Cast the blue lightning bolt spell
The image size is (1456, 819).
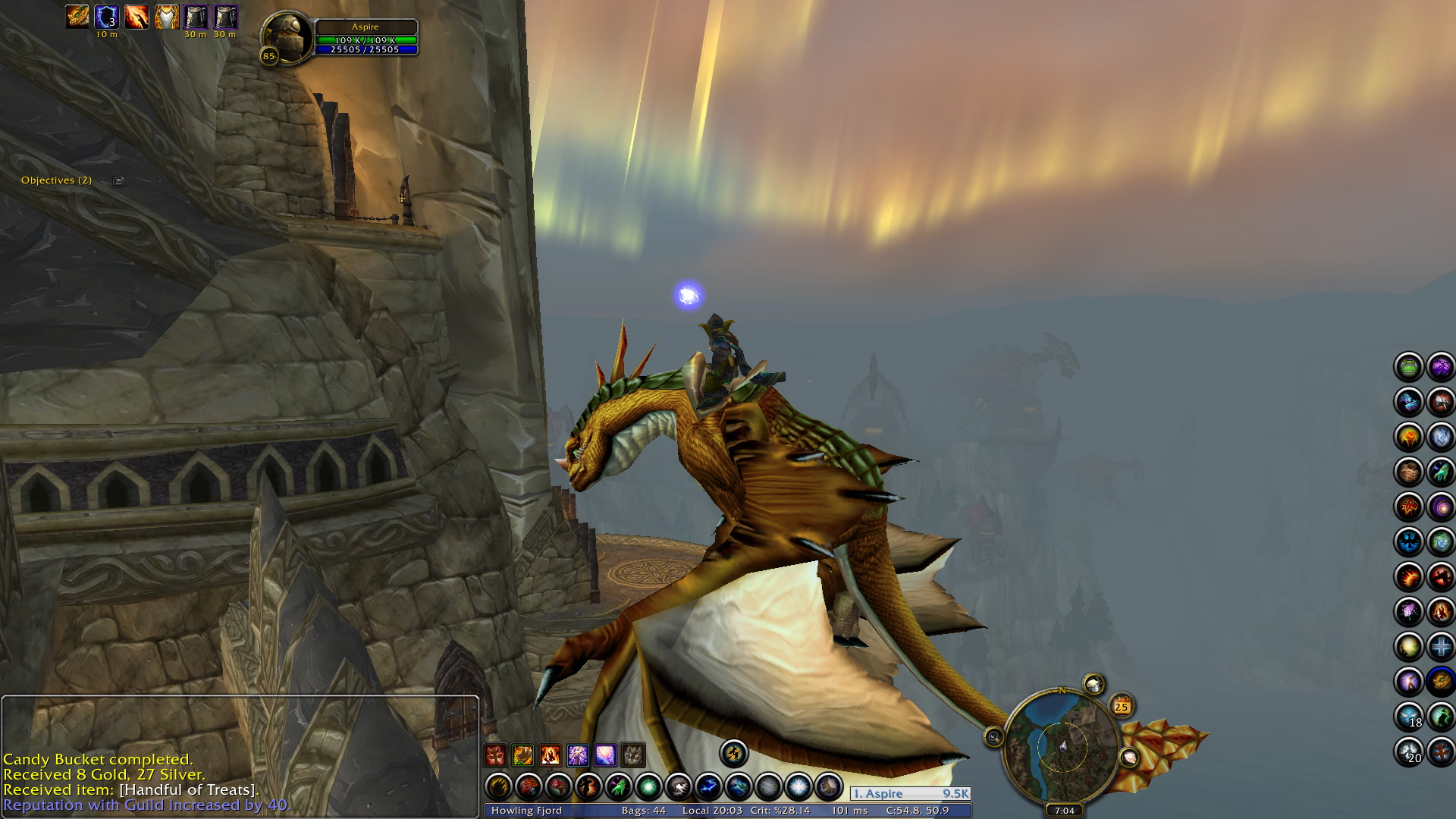pyautogui.click(x=708, y=787)
